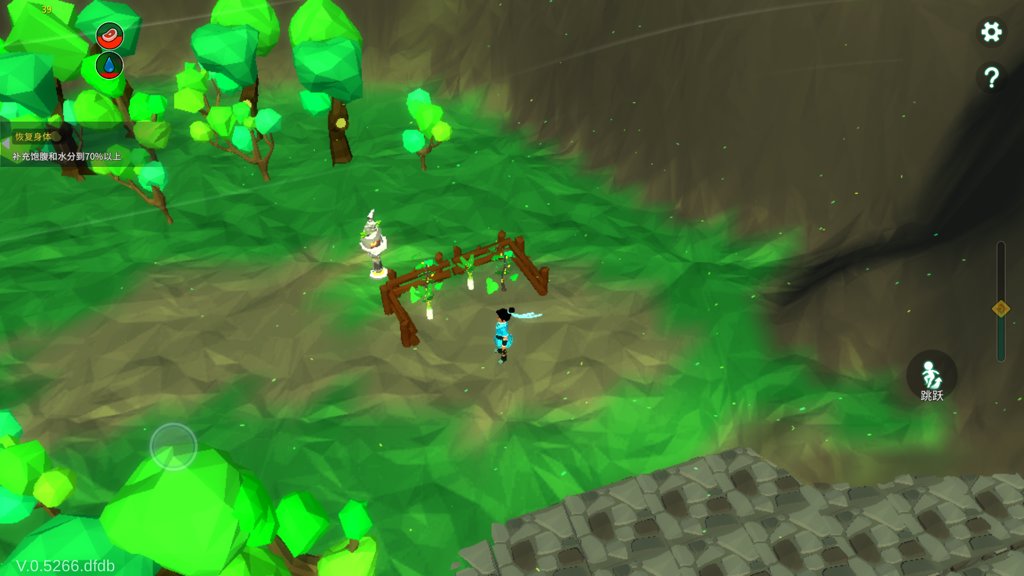
Task: Open the 恢复身体 quest tracker
Action: pos(60,146)
